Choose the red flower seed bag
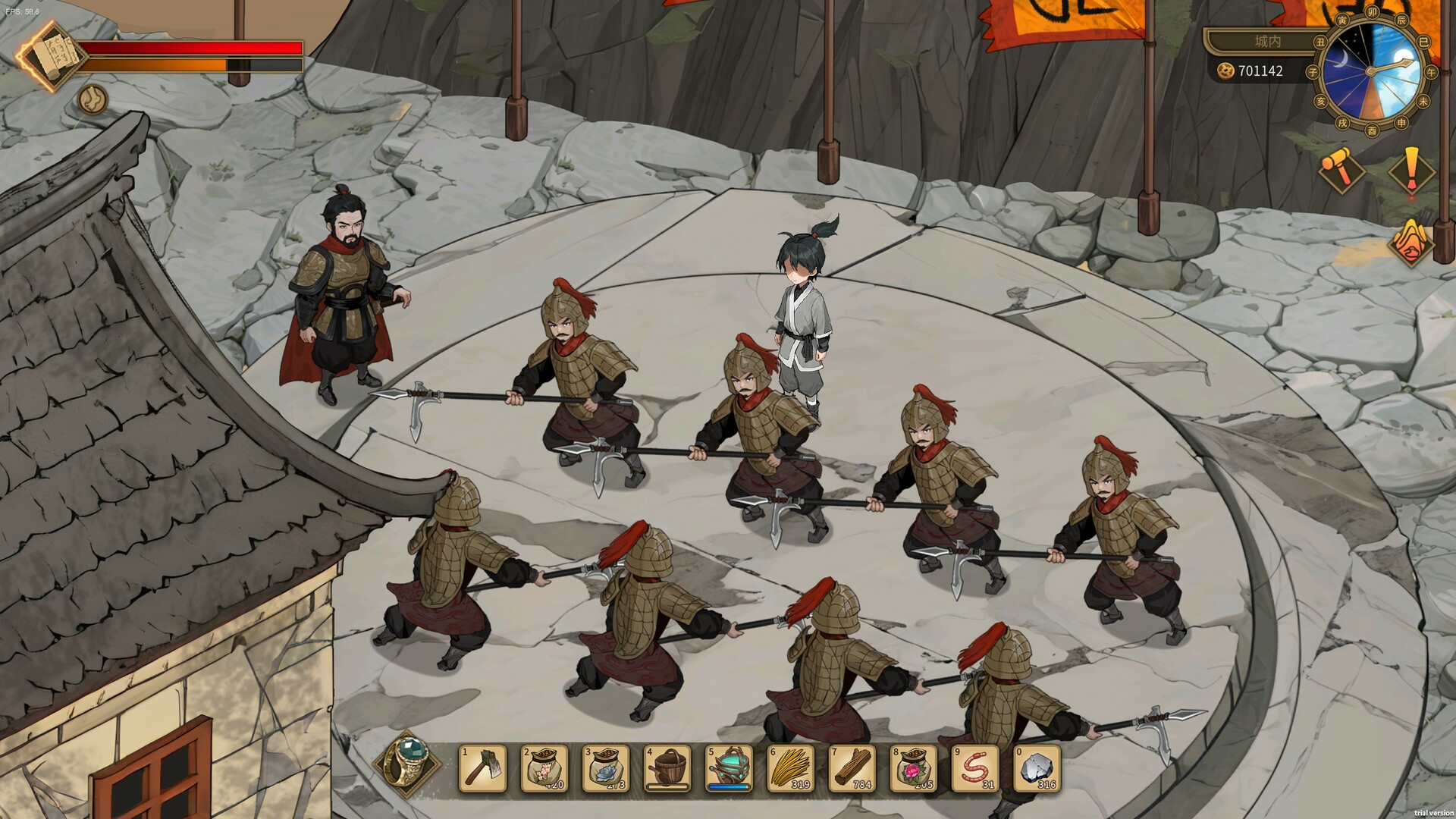This screenshot has height=819, width=1456. click(x=913, y=768)
